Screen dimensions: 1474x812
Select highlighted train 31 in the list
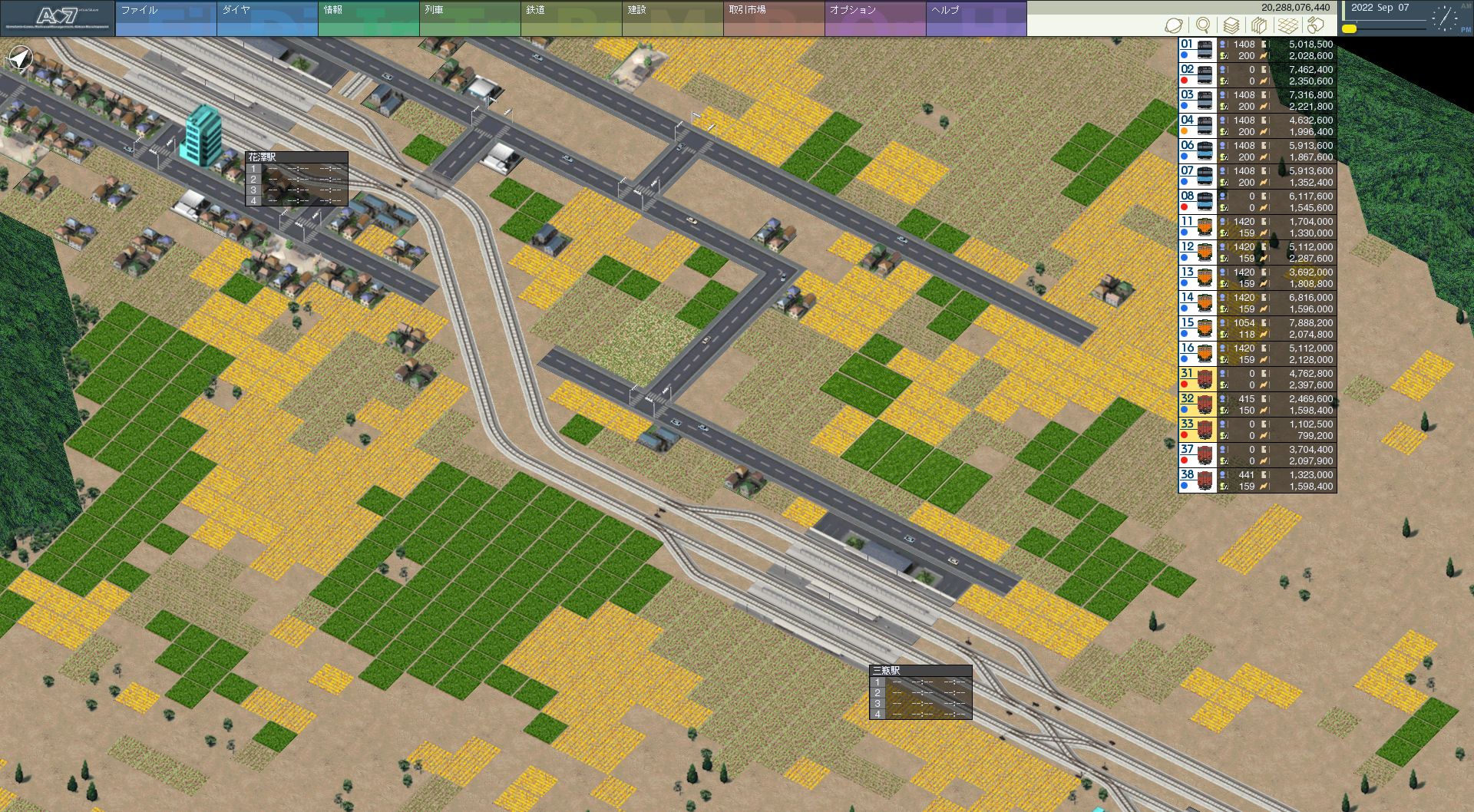[x=1197, y=379]
